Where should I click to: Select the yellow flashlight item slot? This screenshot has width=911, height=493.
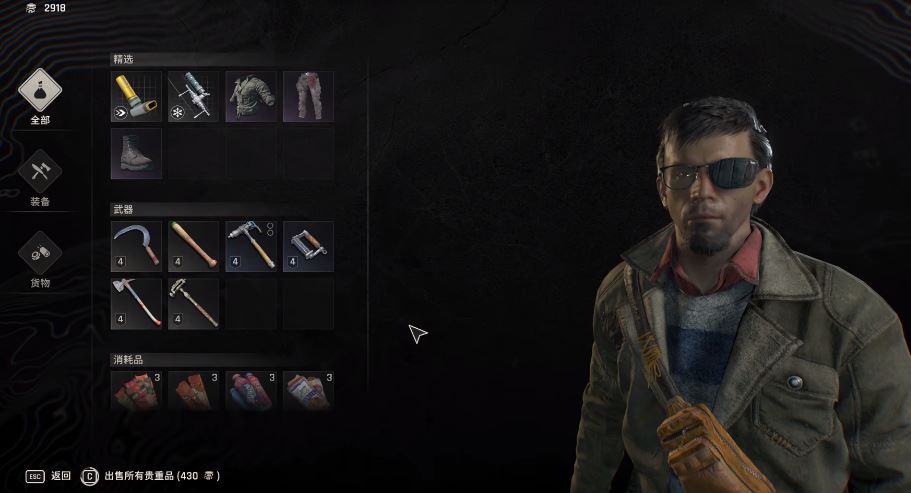pos(136,97)
